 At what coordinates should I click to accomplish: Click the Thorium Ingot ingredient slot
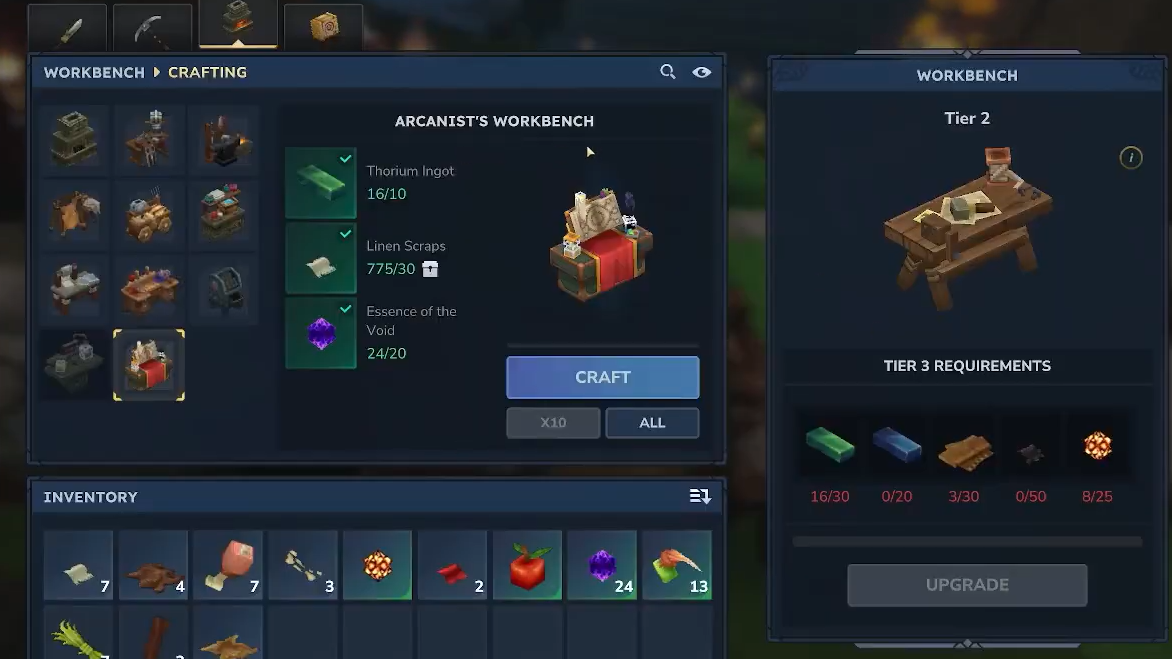point(321,183)
